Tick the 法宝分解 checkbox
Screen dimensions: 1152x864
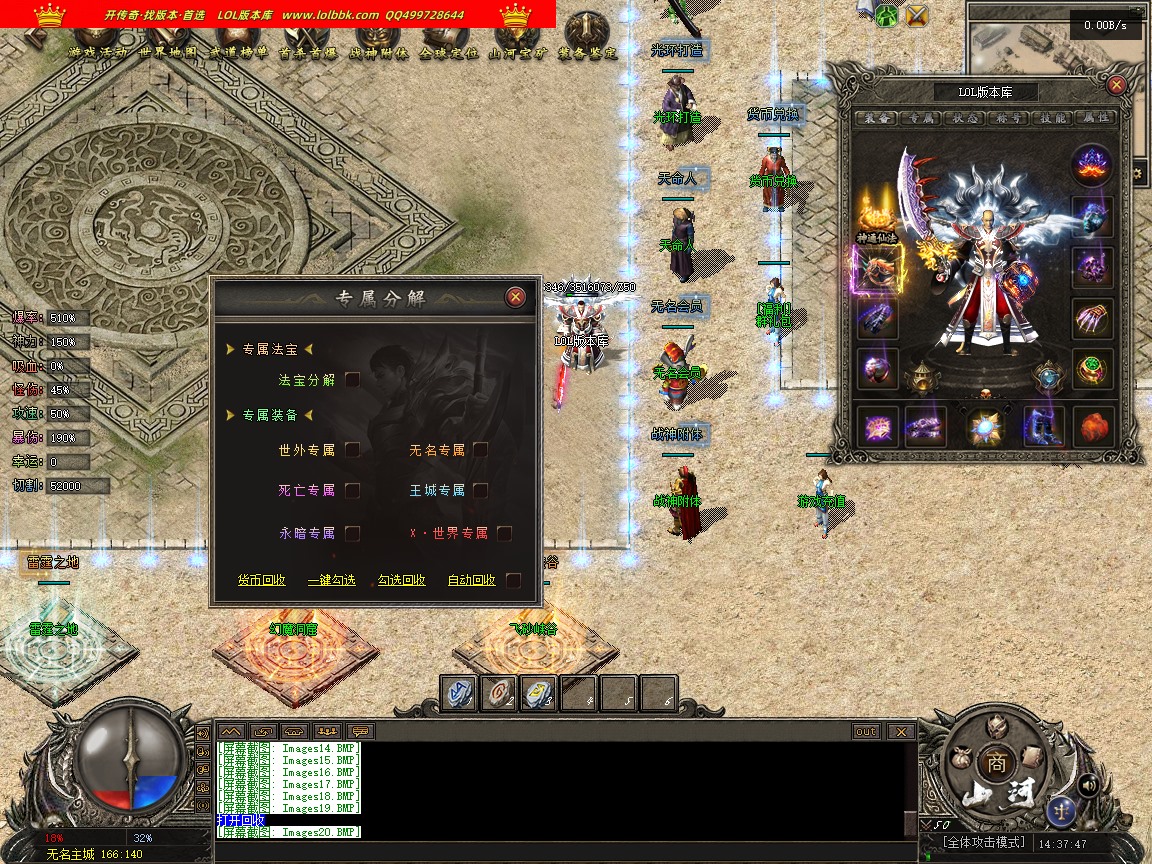pyautogui.click(x=352, y=380)
